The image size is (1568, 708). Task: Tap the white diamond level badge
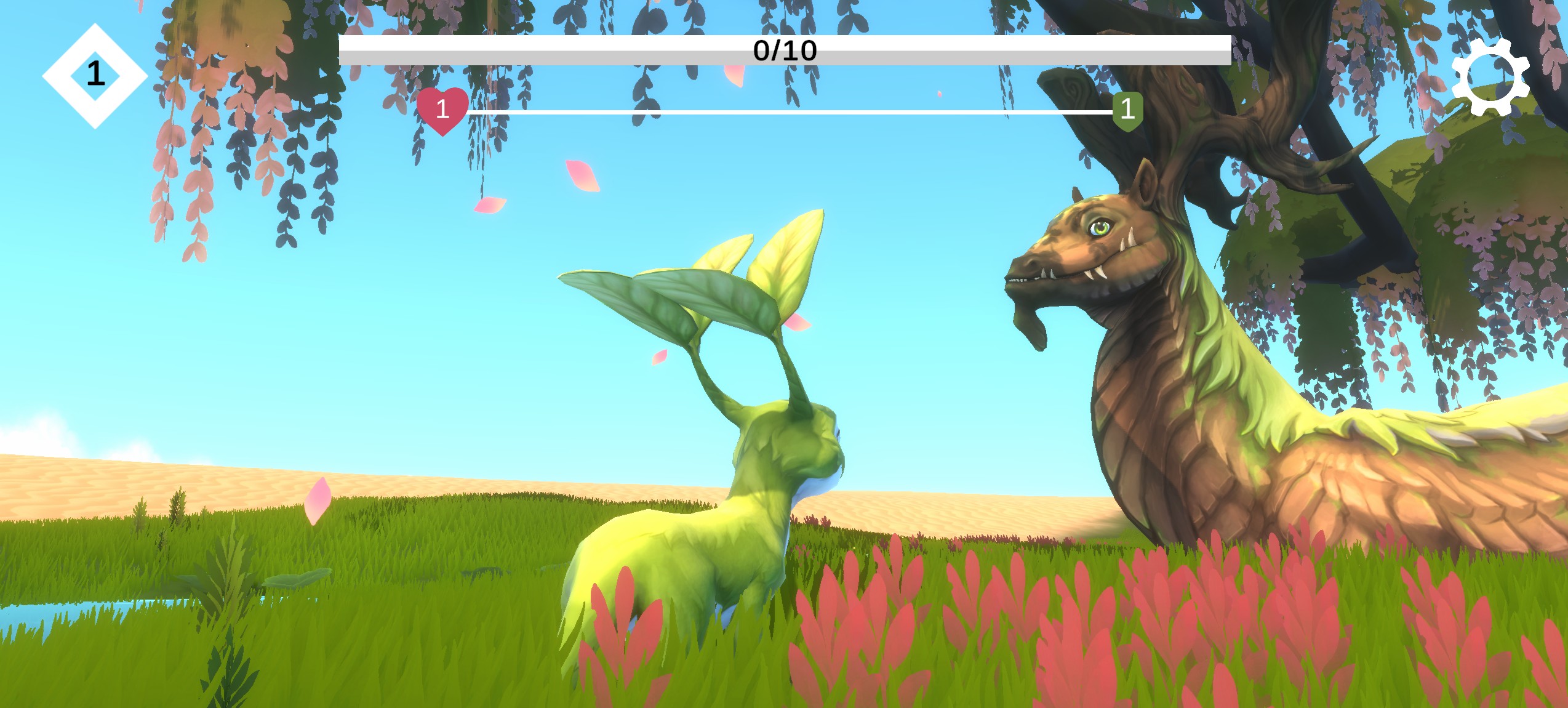pyautogui.click(x=95, y=76)
